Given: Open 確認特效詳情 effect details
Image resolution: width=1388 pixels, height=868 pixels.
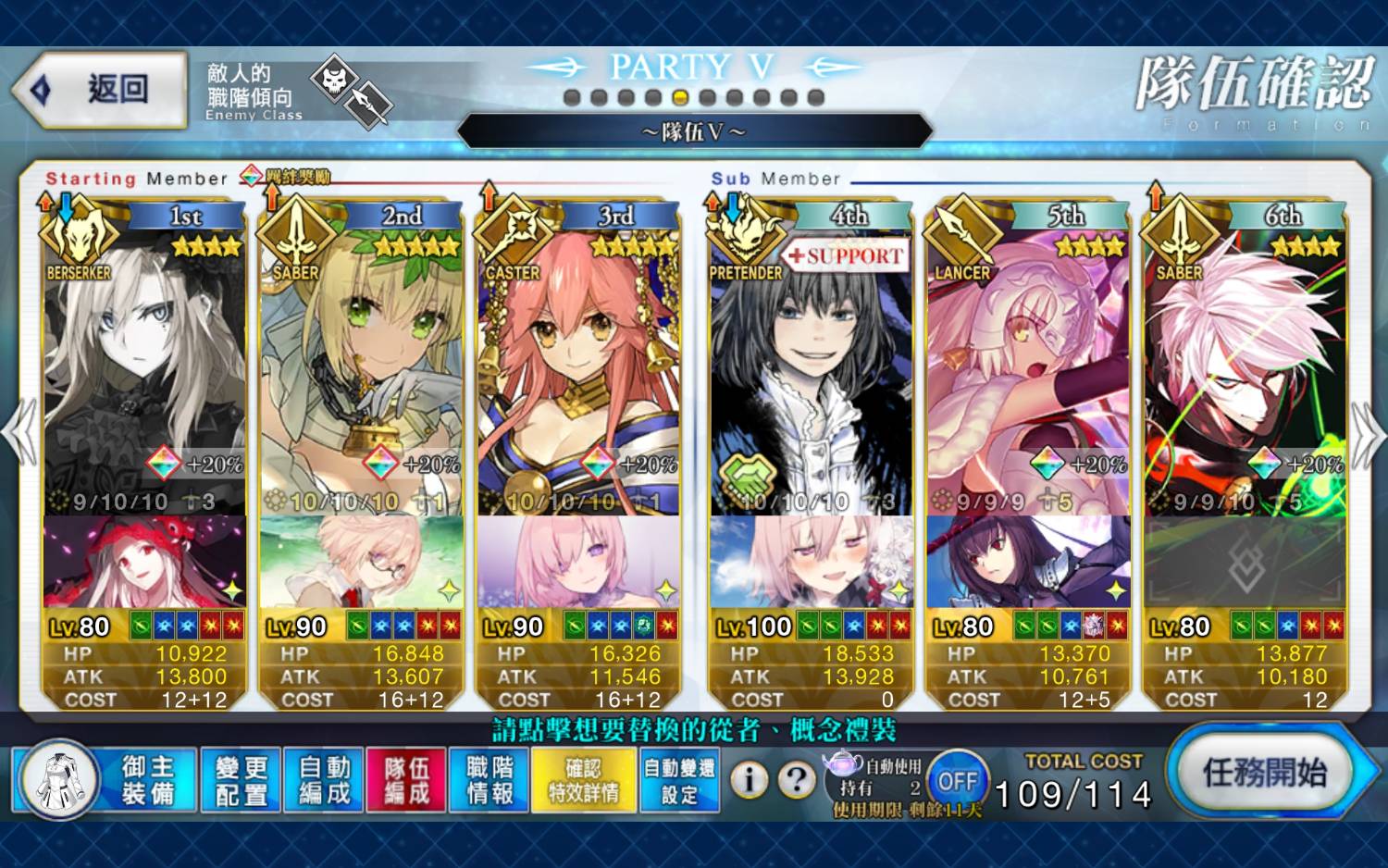Looking at the screenshot, I should (x=583, y=780).
